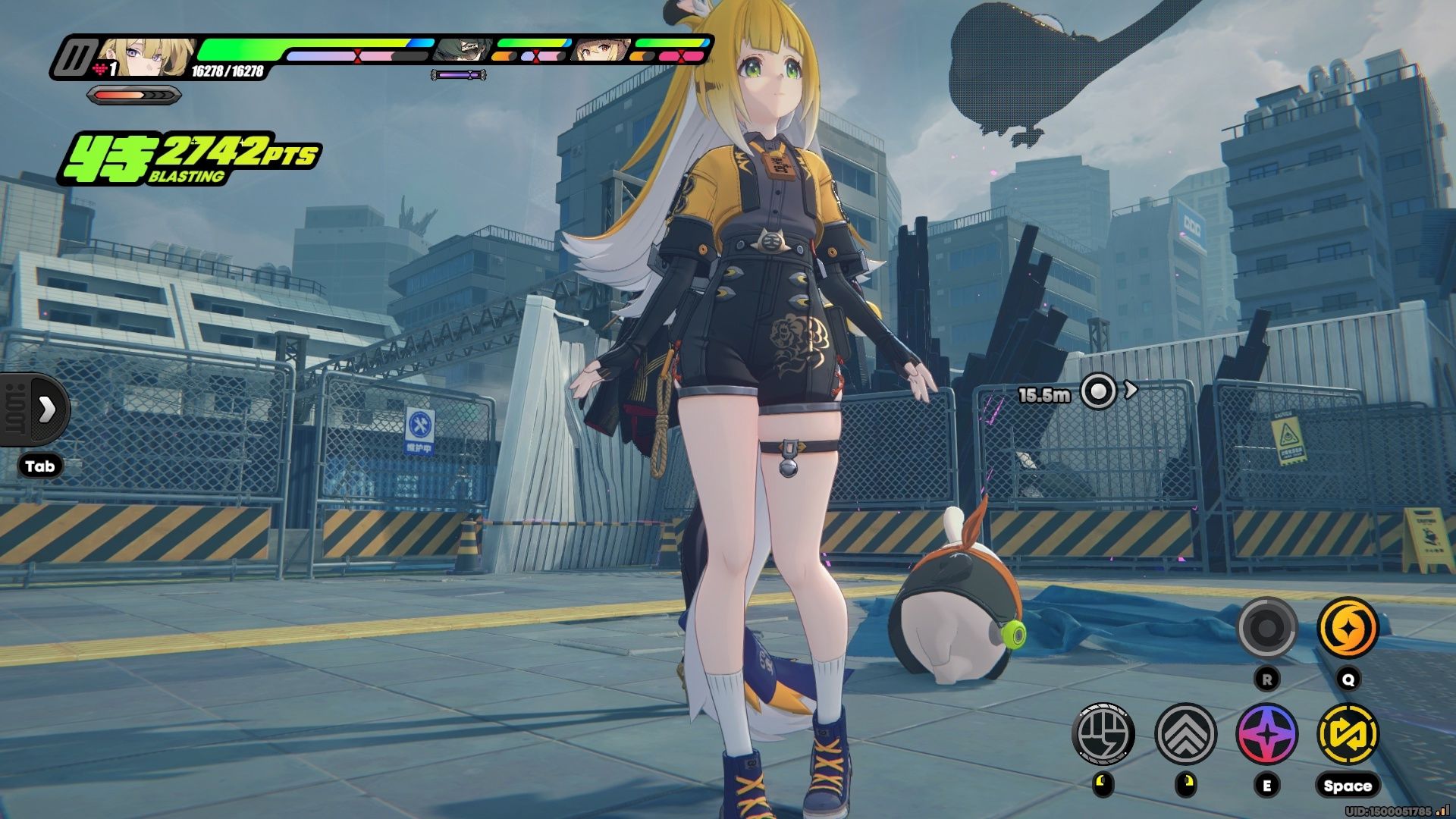Tap the yellow switch-character arrows icon
The width and height of the screenshot is (1456, 819).
click(1348, 734)
